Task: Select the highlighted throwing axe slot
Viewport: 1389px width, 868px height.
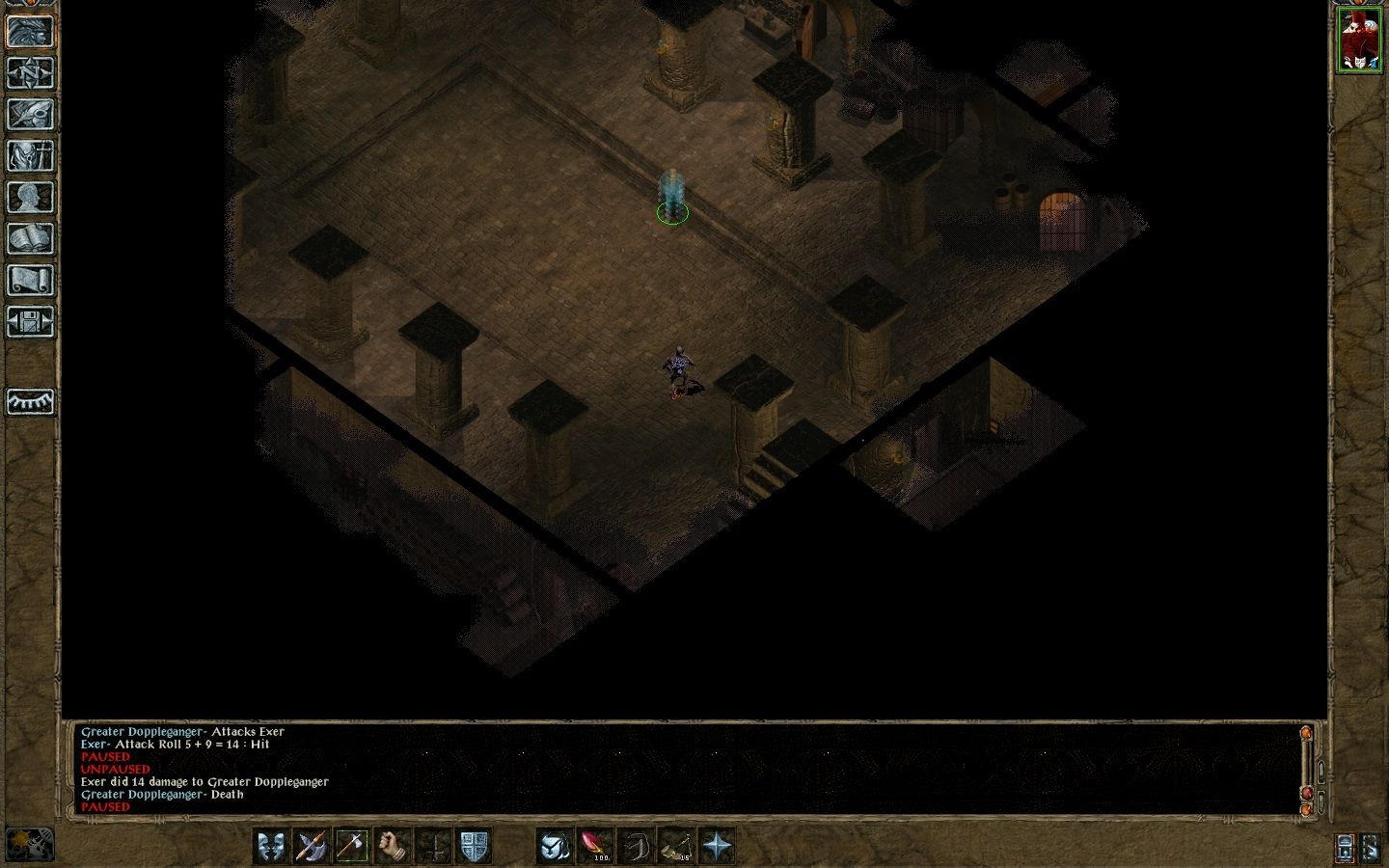Action: [351, 846]
